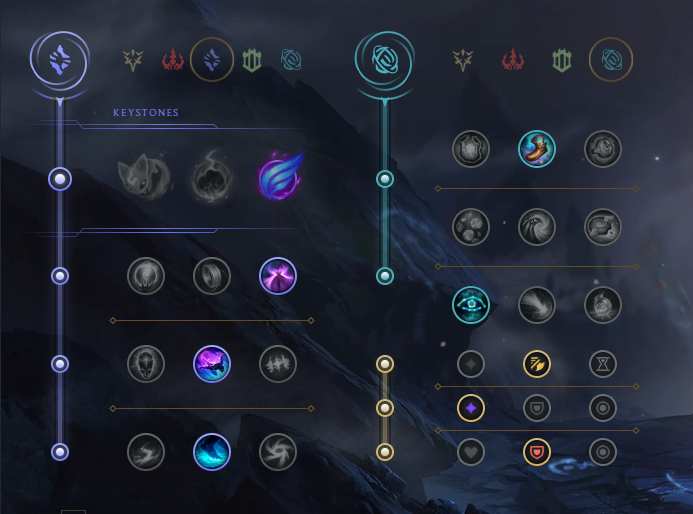Select the Biscuit Delivery rune

coord(603,227)
